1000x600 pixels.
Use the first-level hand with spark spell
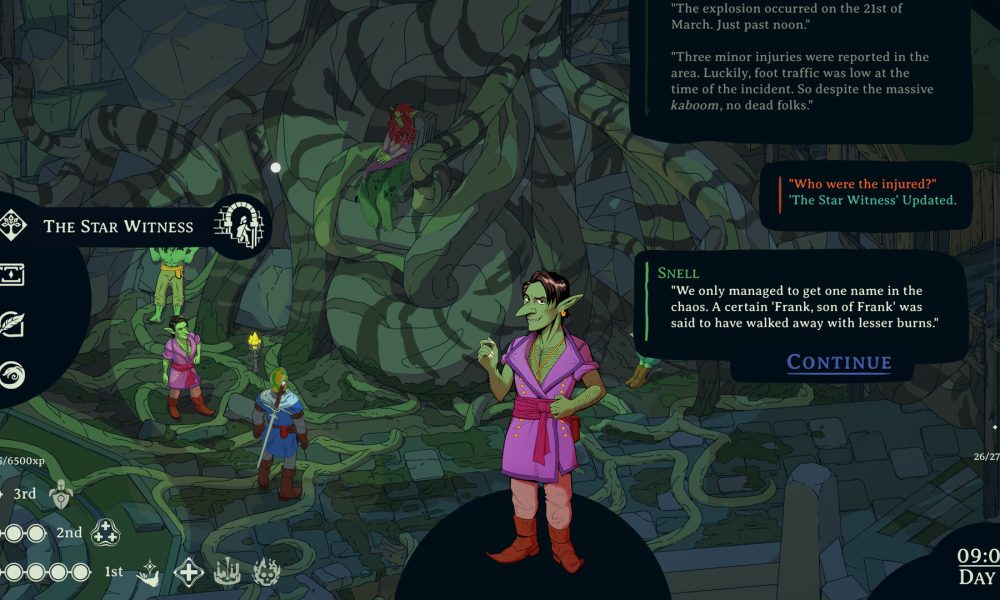(x=149, y=572)
